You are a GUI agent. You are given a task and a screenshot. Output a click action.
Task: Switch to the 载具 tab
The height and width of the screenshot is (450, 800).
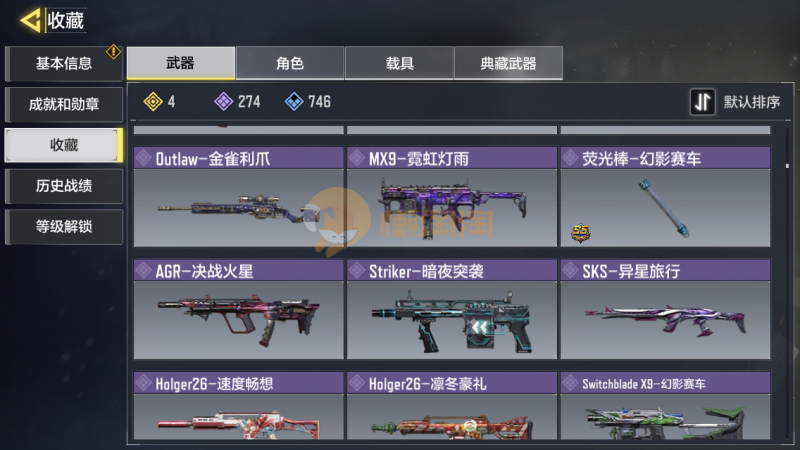tap(399, 64)
